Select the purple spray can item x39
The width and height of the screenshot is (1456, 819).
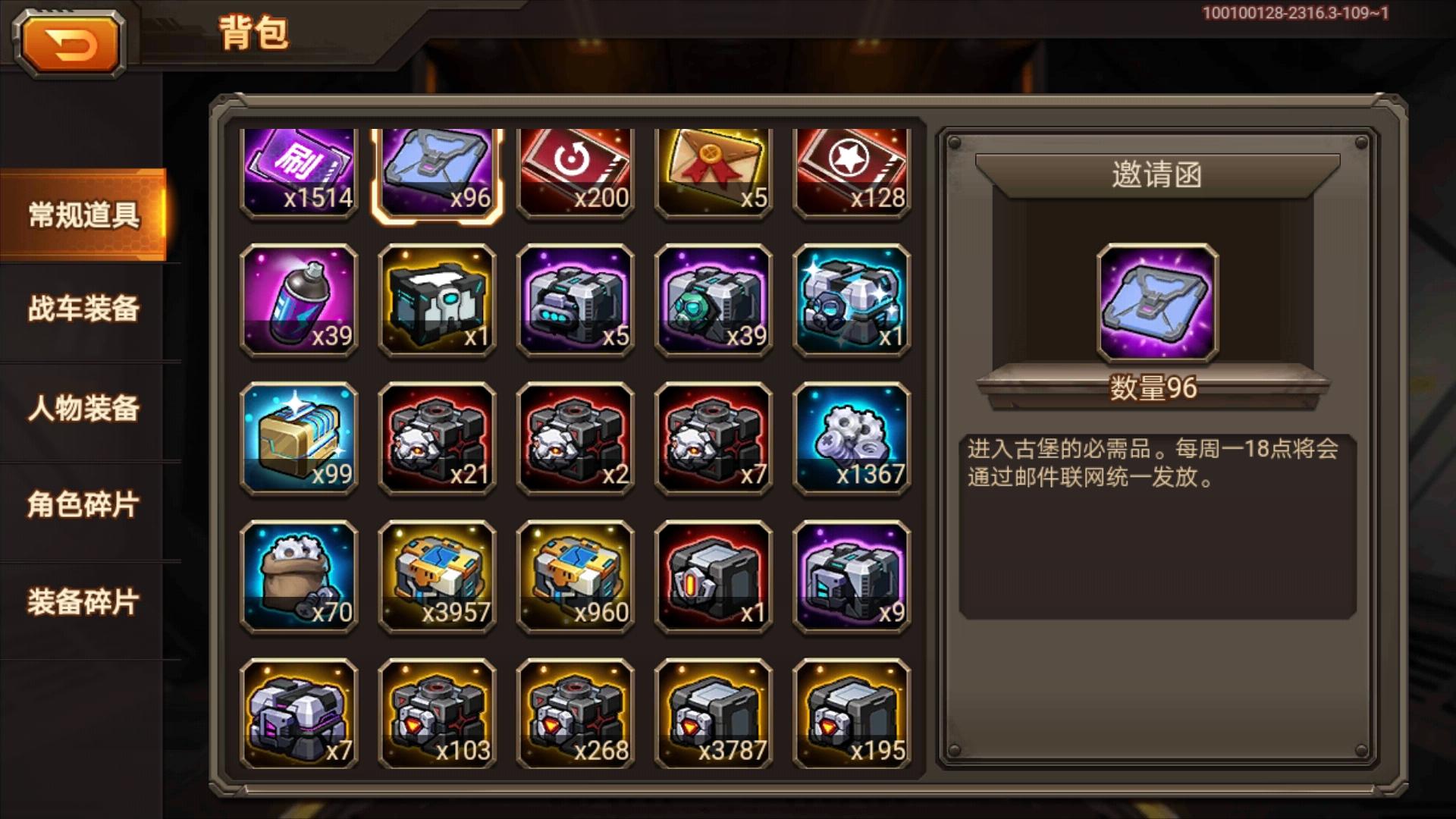[x=300, y=300]
